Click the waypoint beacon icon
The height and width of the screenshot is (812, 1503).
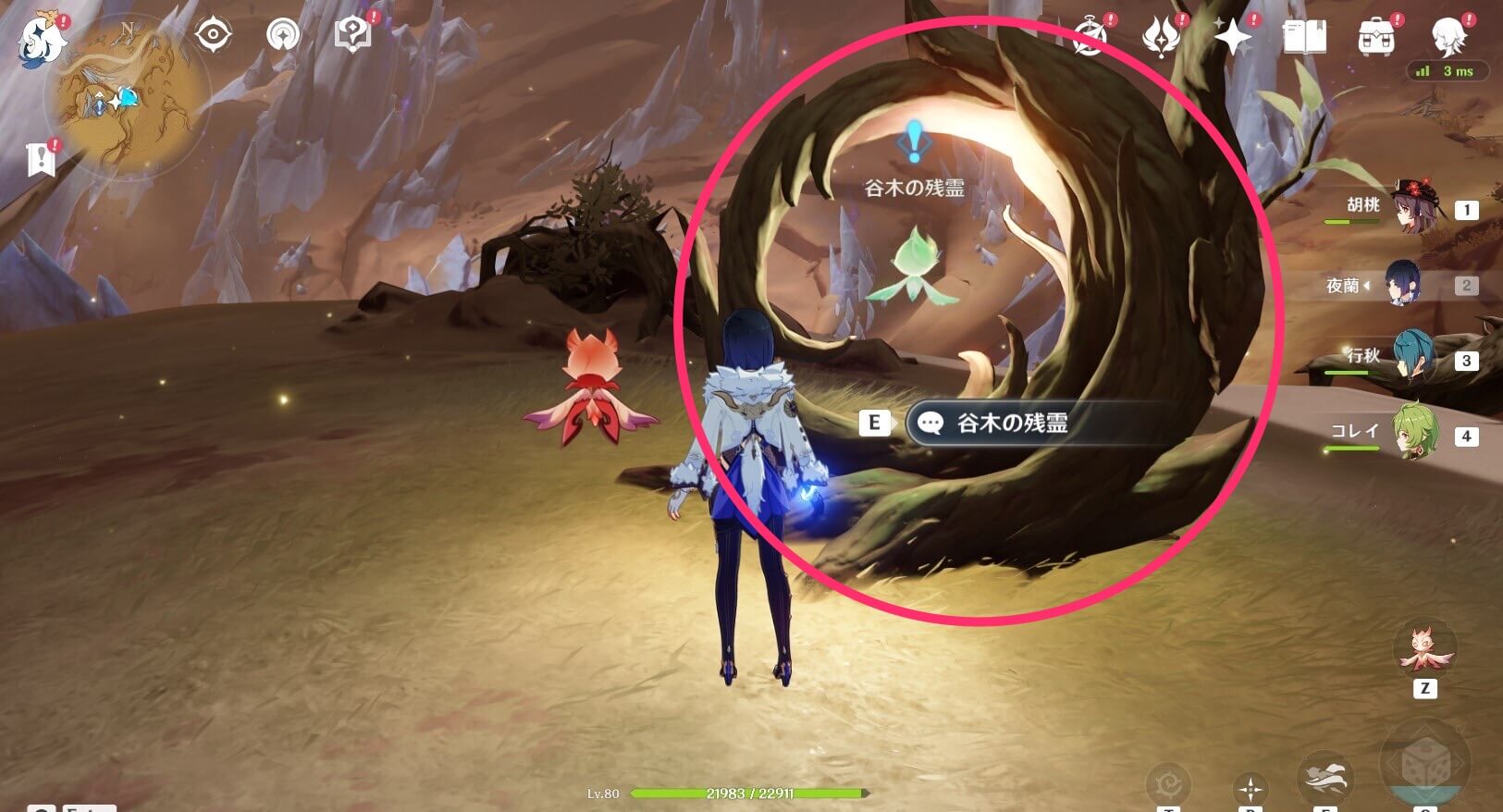(x=283, y=34)
